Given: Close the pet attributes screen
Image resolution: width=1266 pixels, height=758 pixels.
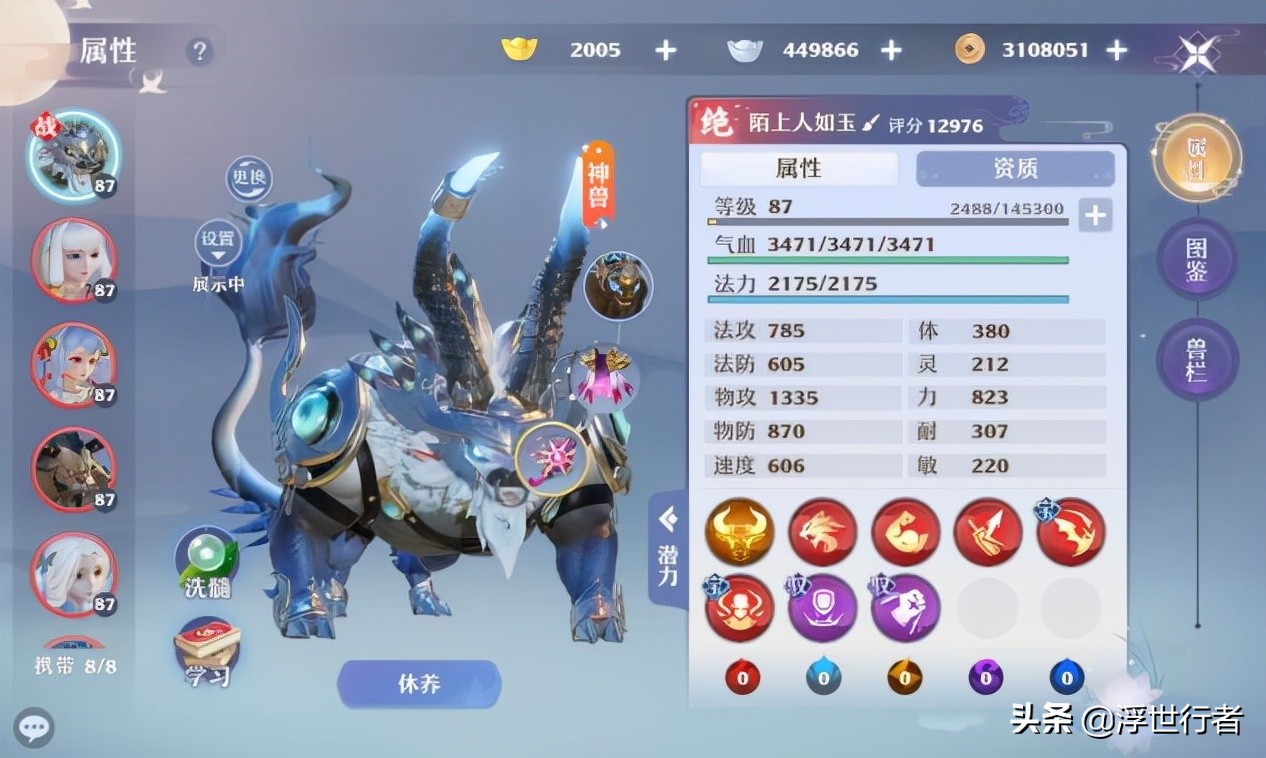Looking at the screenshot, I should [1196, 52].
